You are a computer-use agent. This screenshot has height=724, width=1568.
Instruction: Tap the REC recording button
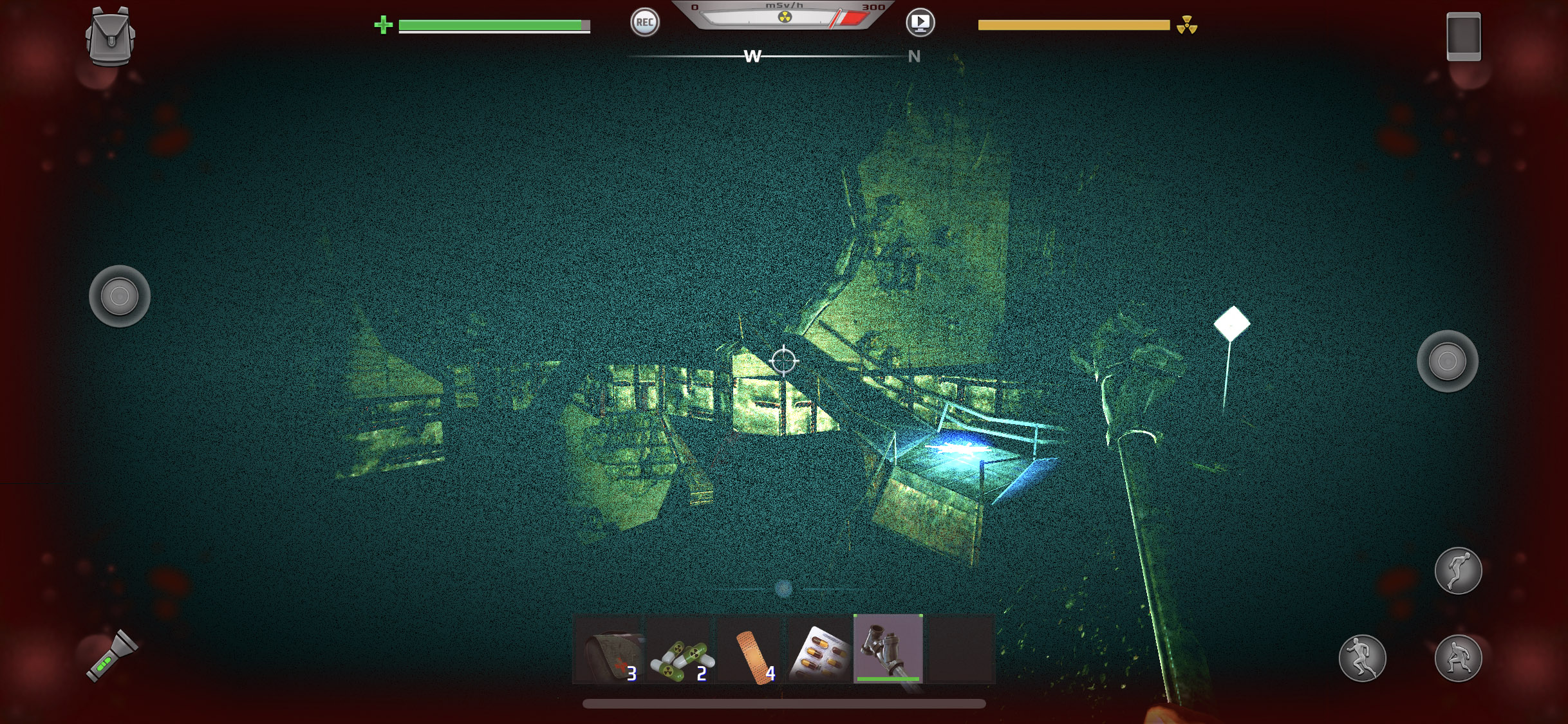(x=644, y=23)
